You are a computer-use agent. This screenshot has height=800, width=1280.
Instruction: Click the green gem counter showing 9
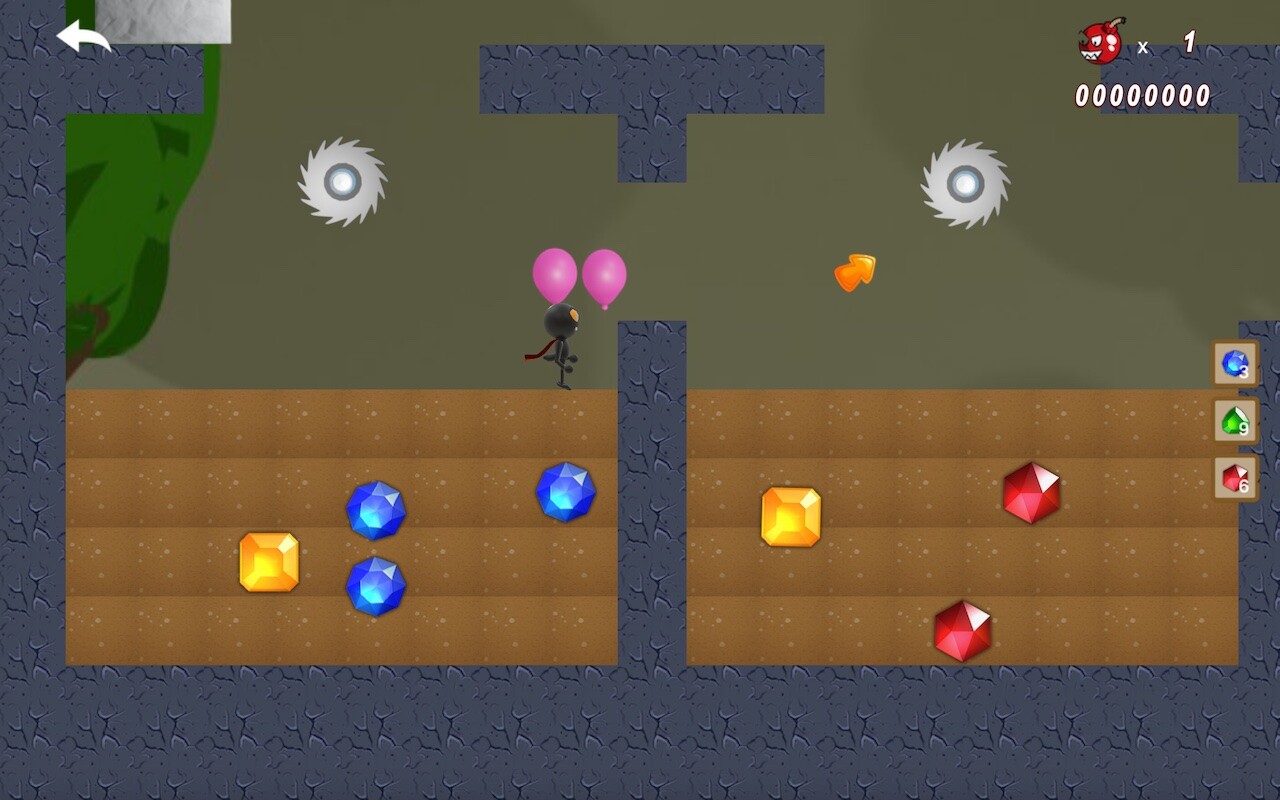(1233, 422)
